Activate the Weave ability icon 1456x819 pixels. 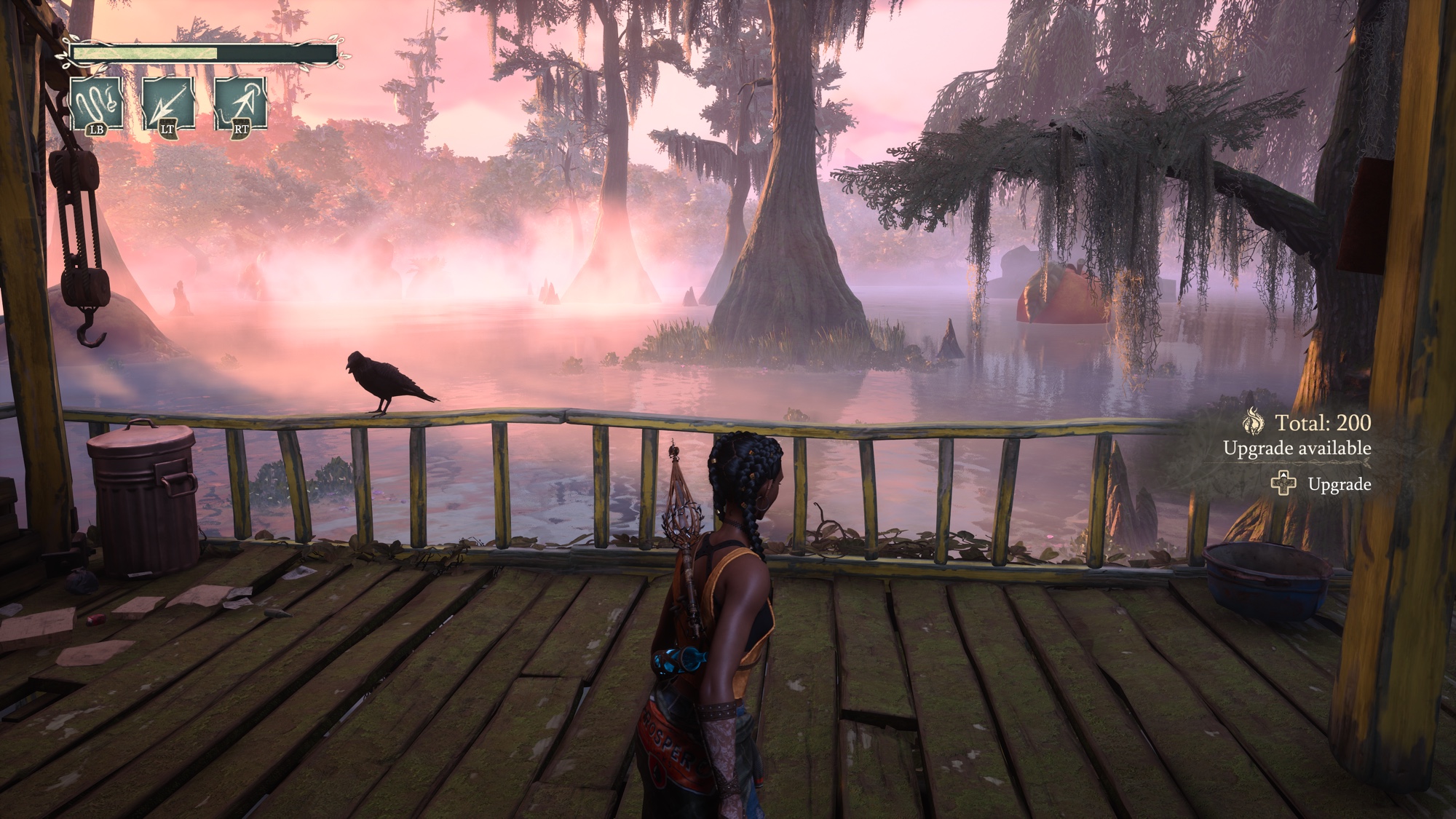[x=96, y=103]
